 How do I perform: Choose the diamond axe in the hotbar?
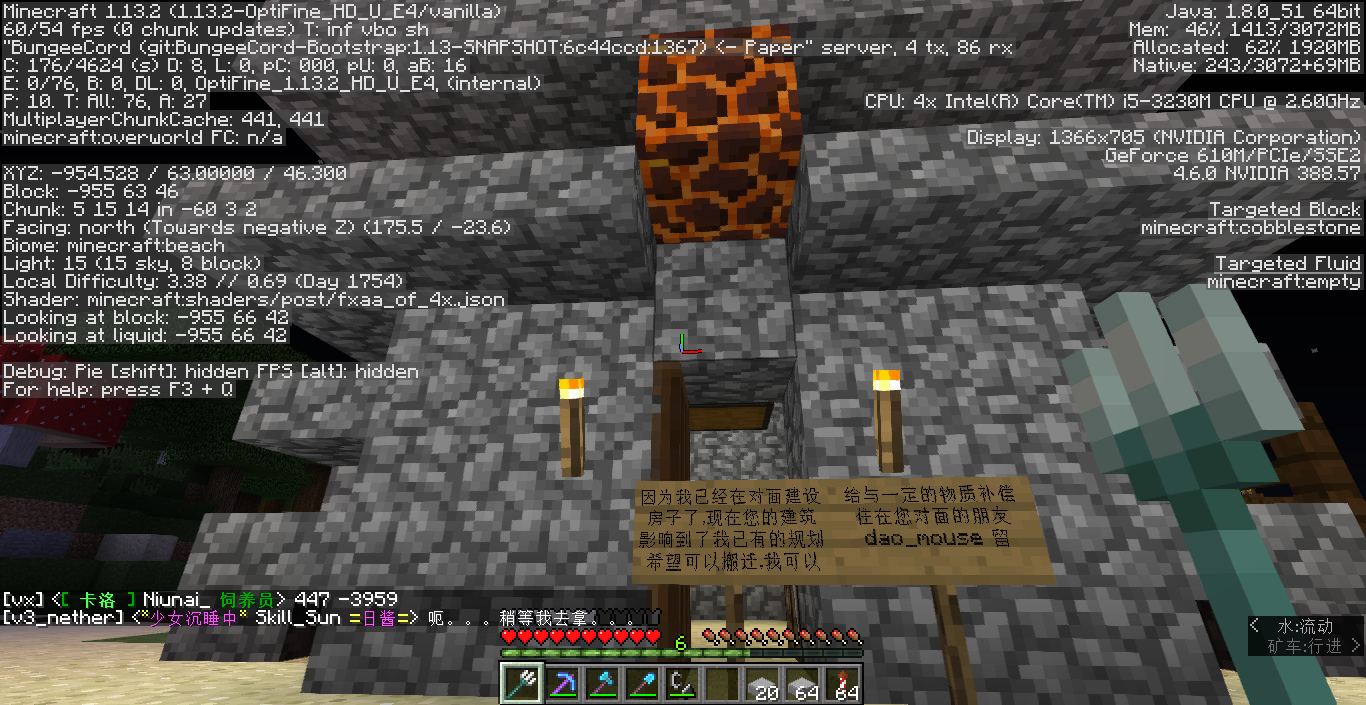601,683
